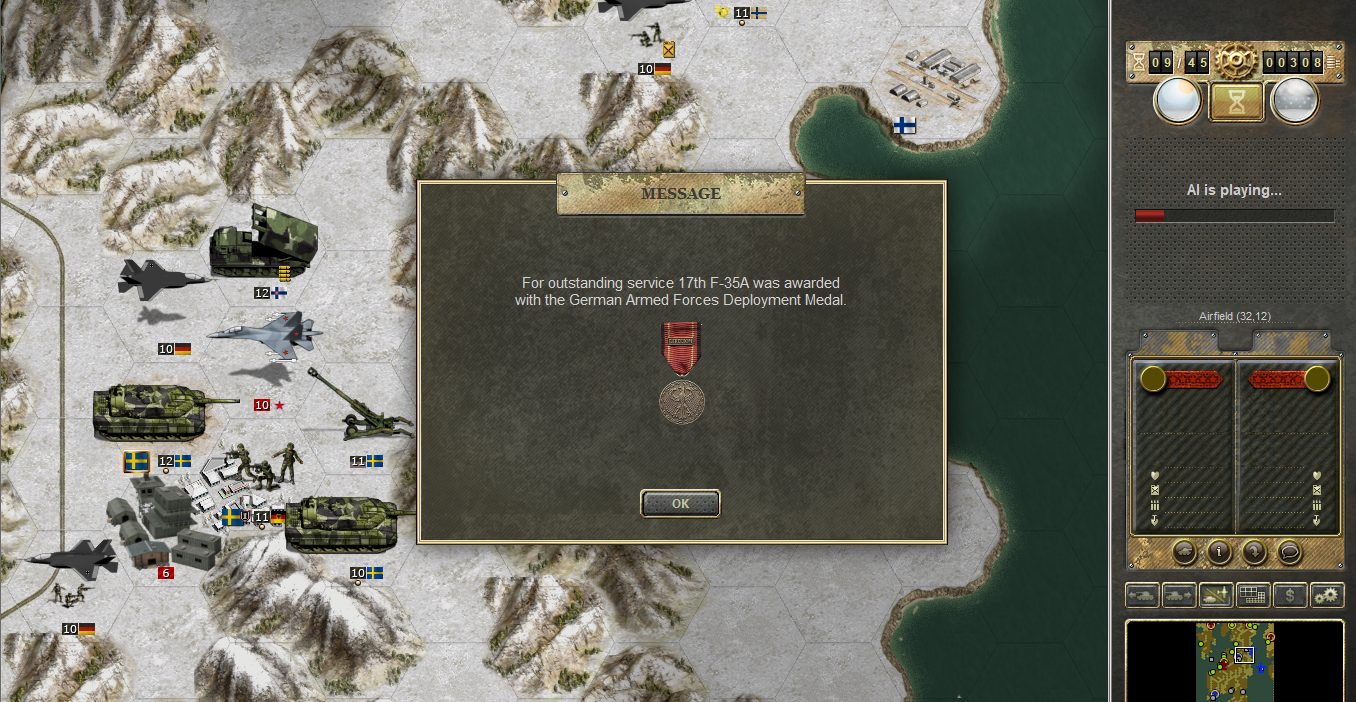Image resolution: width=1356 pixels, height=702 pixels.
Task: Click the round tank icon button
Action: [x=1184, y=550]
